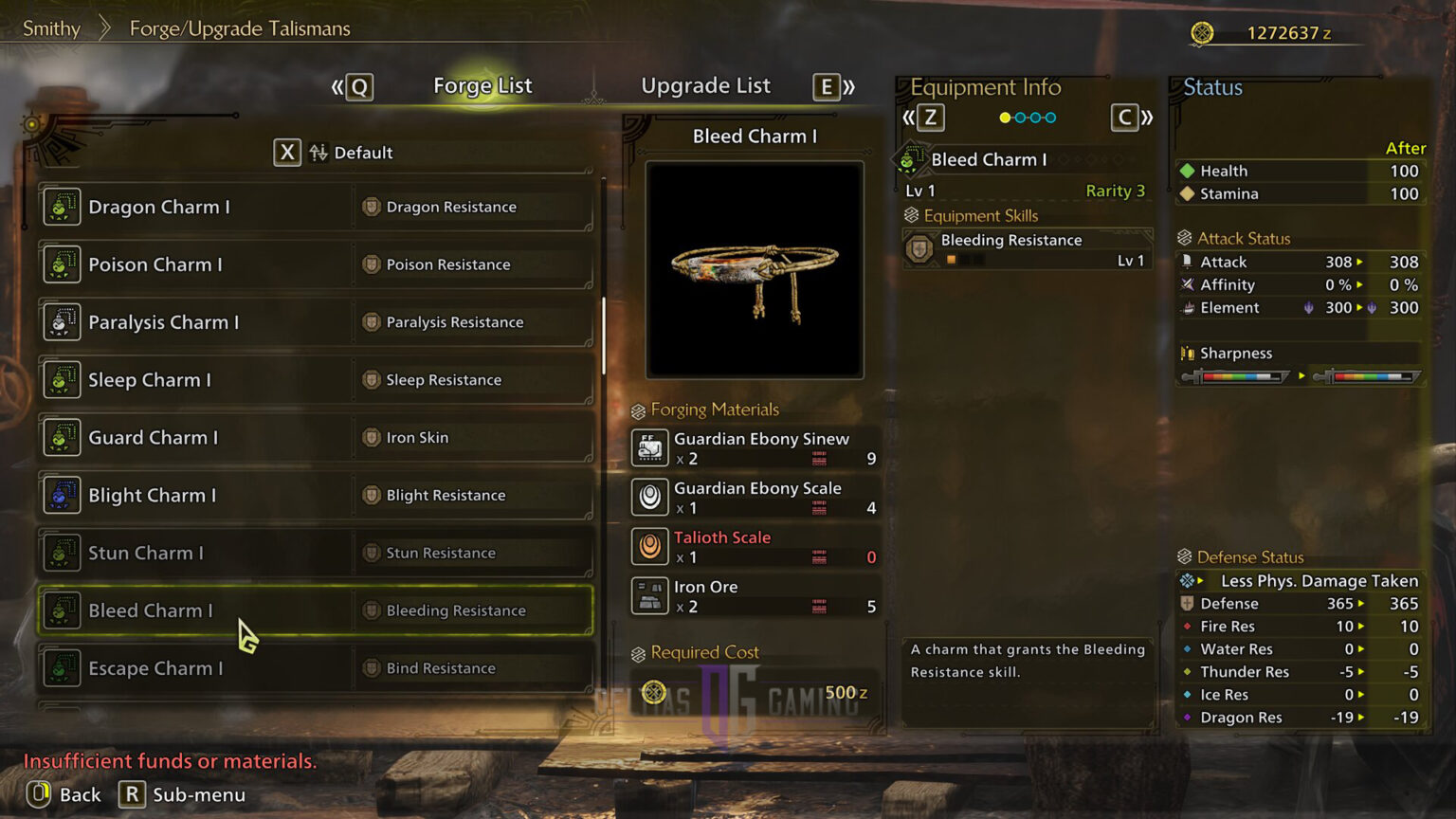Select the Stun Charm I entry

tap(316, 554)
